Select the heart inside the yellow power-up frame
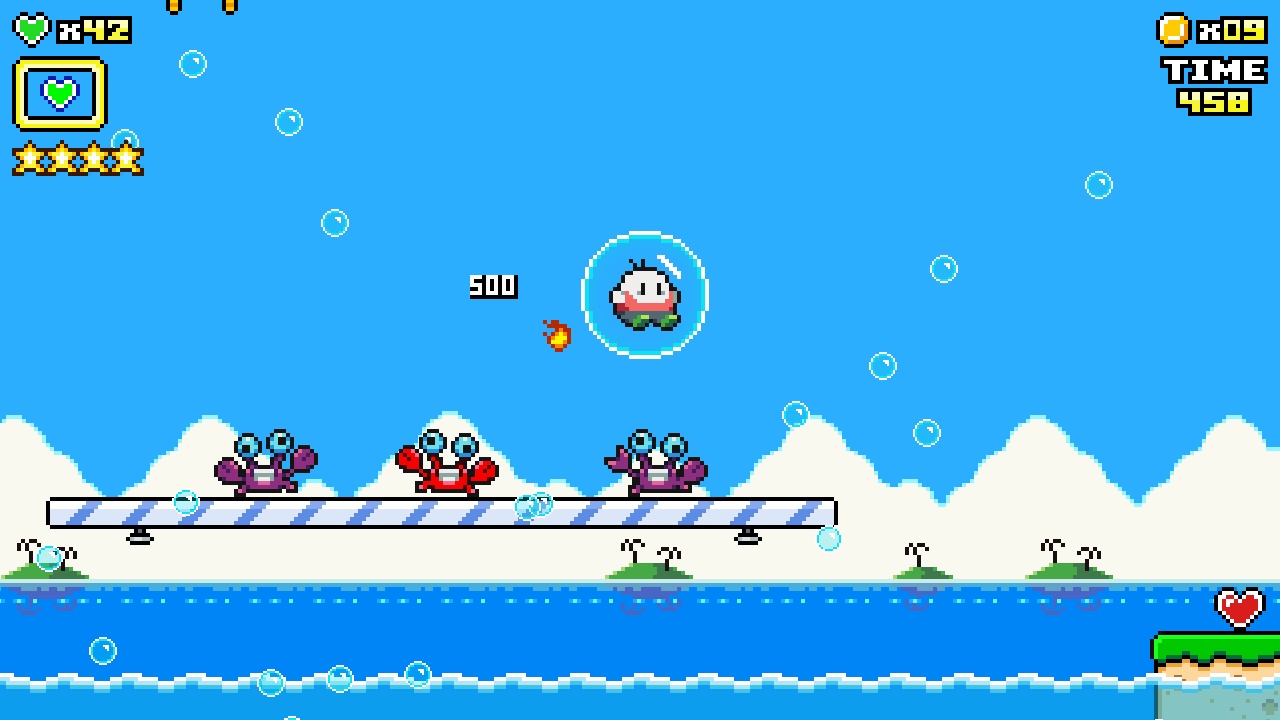 coord(62,92)
